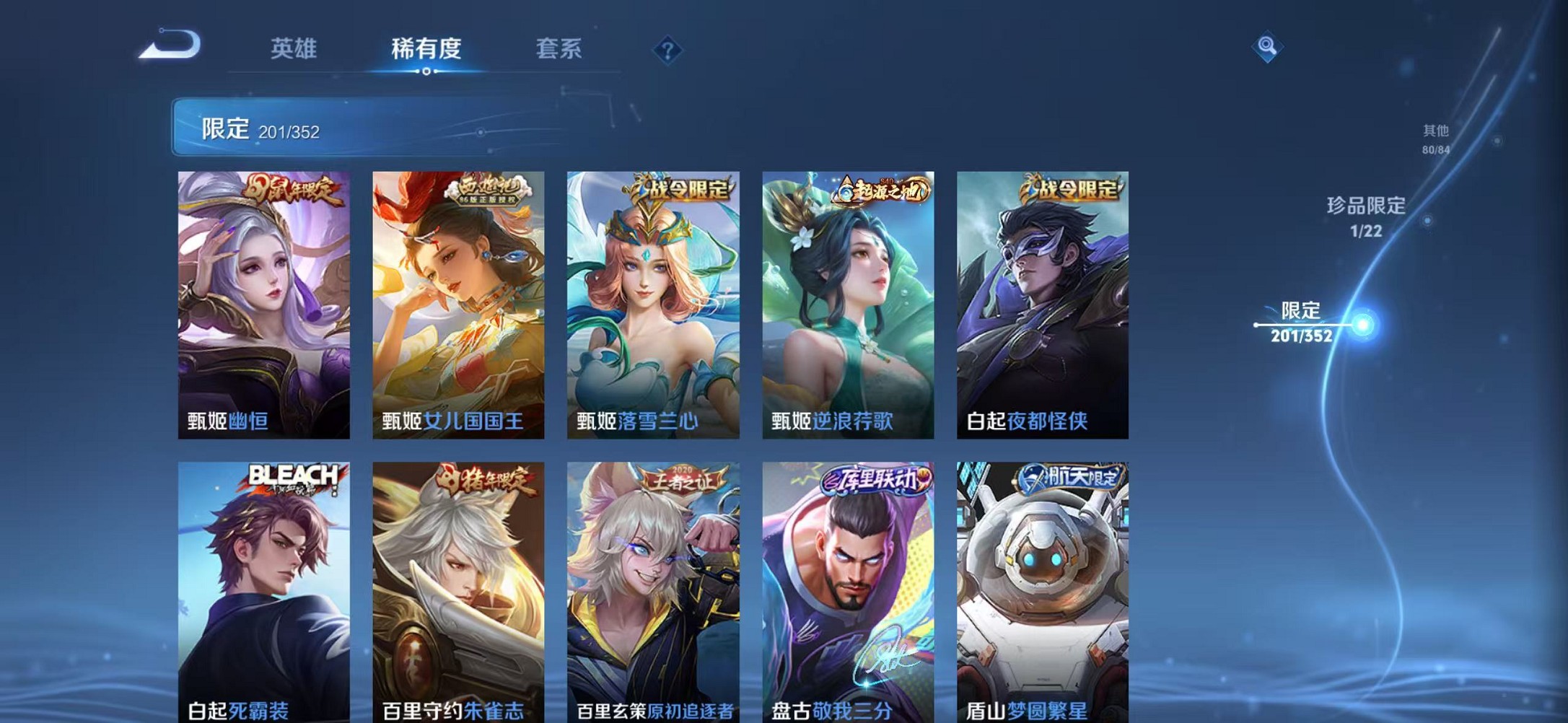Open the 白起夜都怪侠 skin

click(1039, 303)
